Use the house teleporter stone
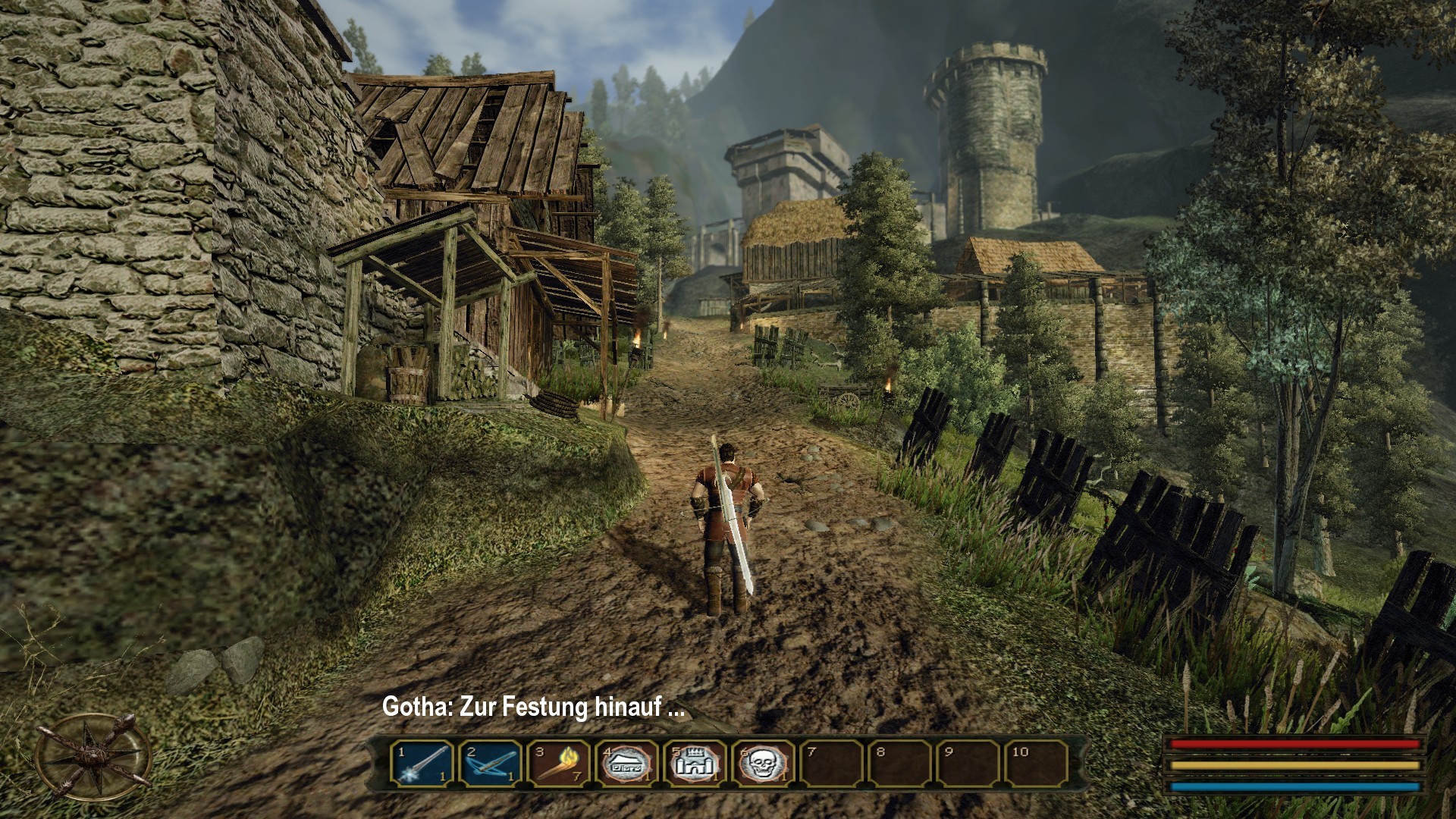The height and width of the screenshot is (819, 1456). pos(627,763)
